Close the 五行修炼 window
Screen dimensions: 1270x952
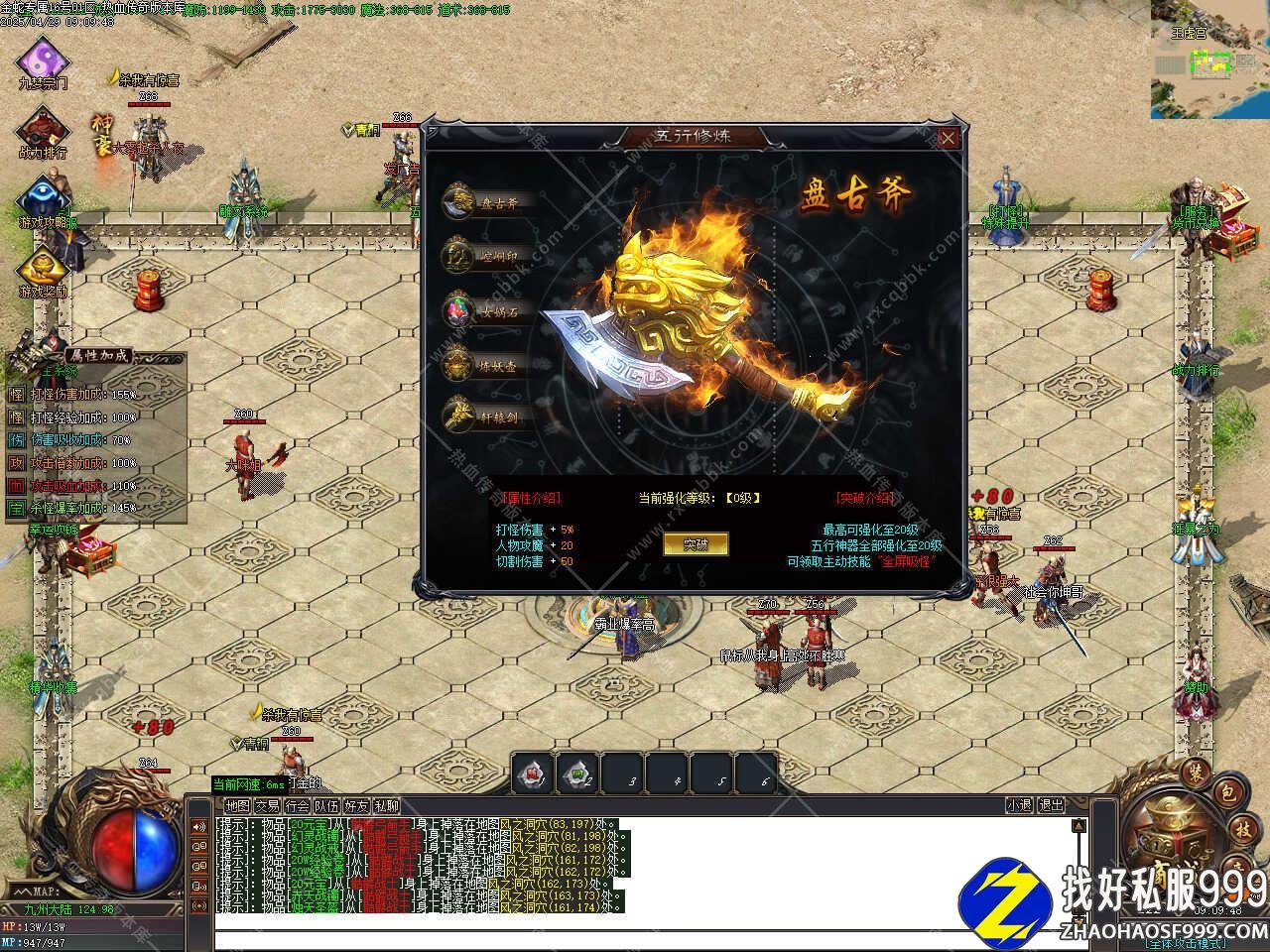[949, 138]
